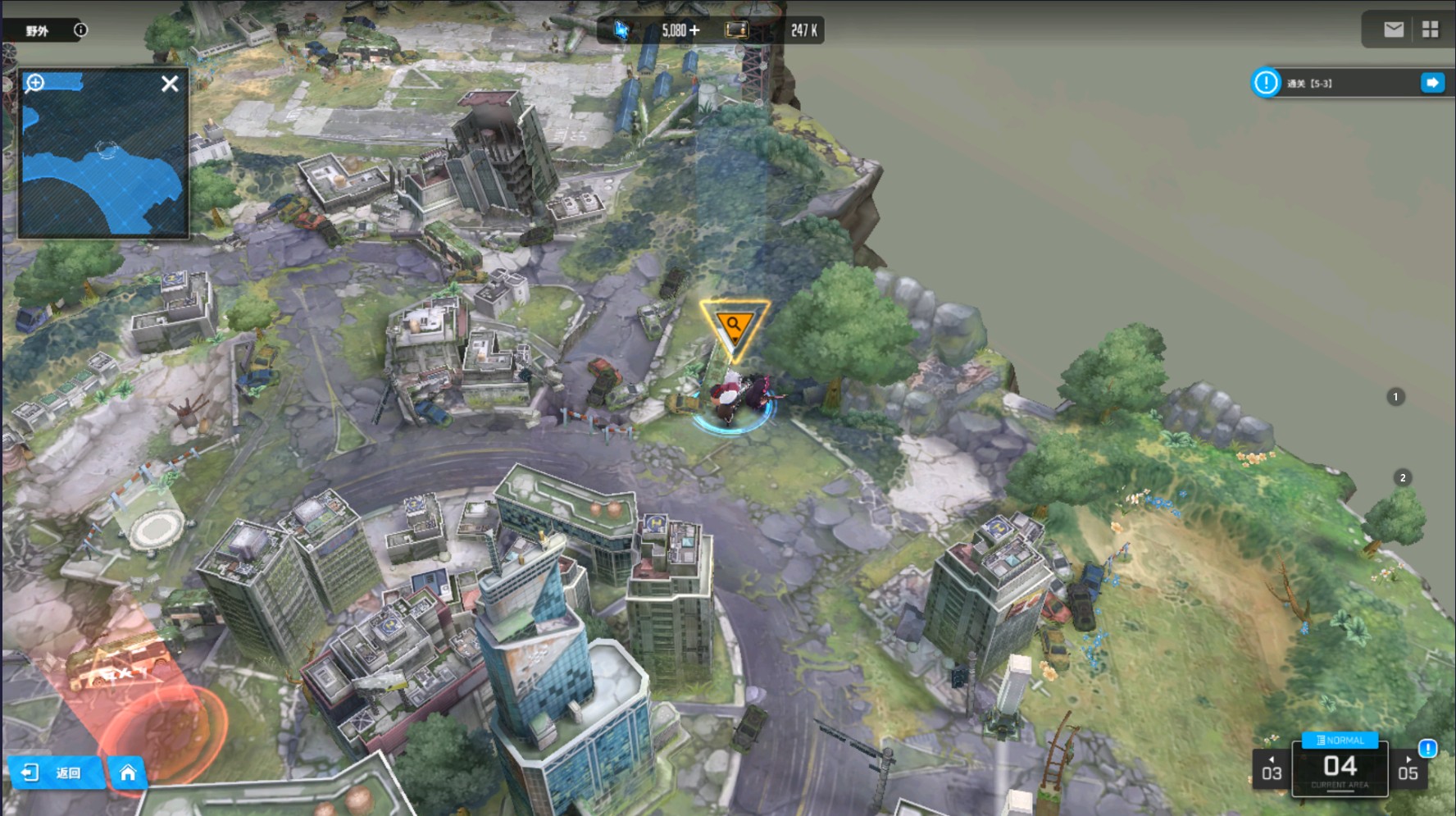This screenshot has width=1456, height=816.
Task: Click the blue arrow on the 通关 [5-3] tracker
Action: [1431, 83]
